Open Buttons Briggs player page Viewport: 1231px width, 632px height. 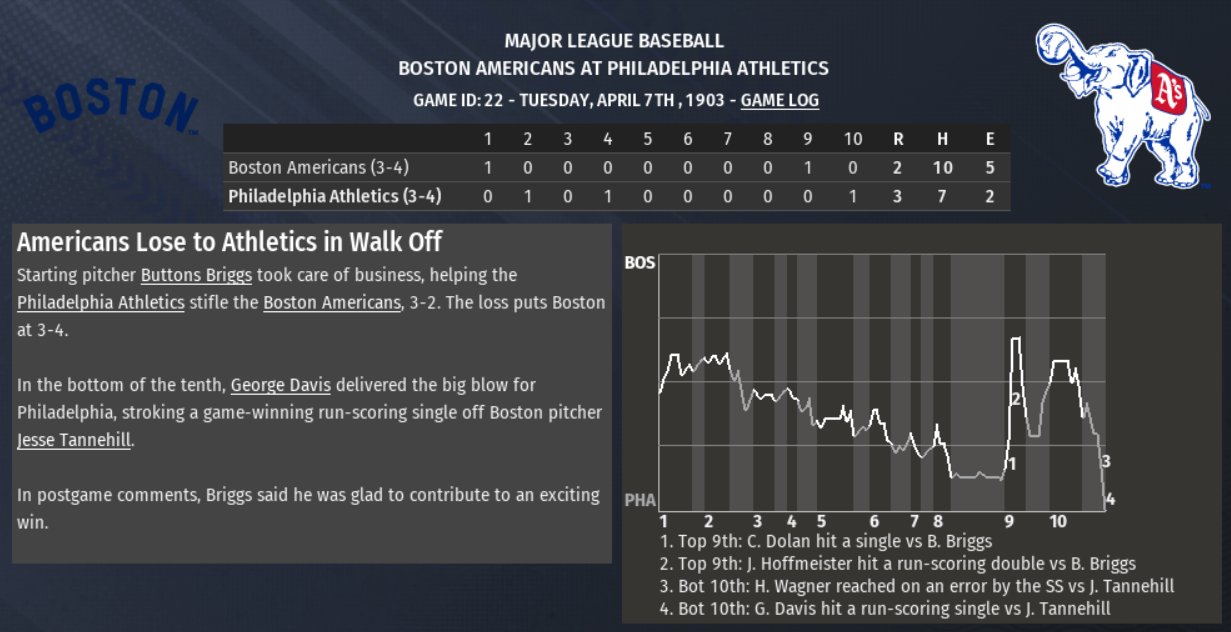(196, 275)
